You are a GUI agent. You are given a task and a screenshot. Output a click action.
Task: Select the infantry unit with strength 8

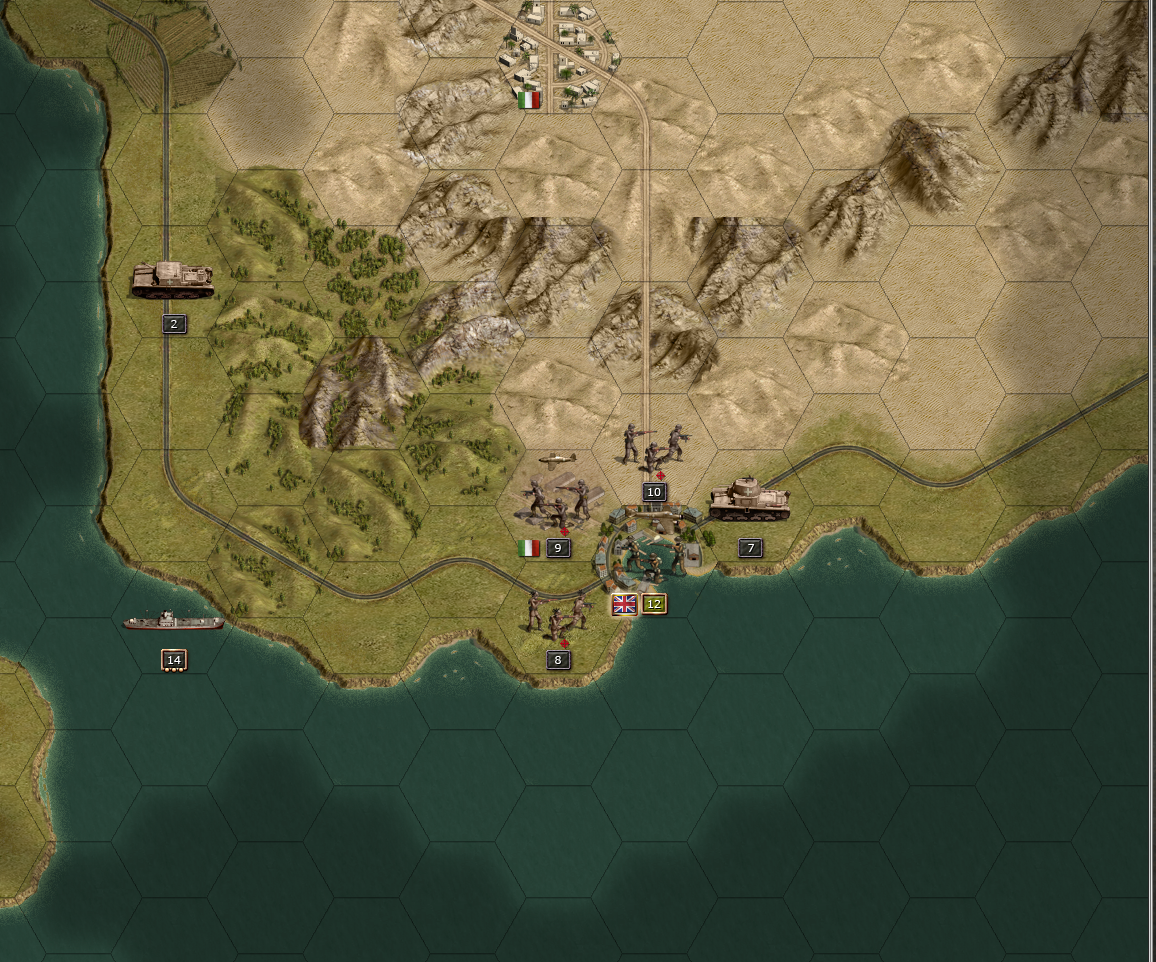[x=557, y=613]
